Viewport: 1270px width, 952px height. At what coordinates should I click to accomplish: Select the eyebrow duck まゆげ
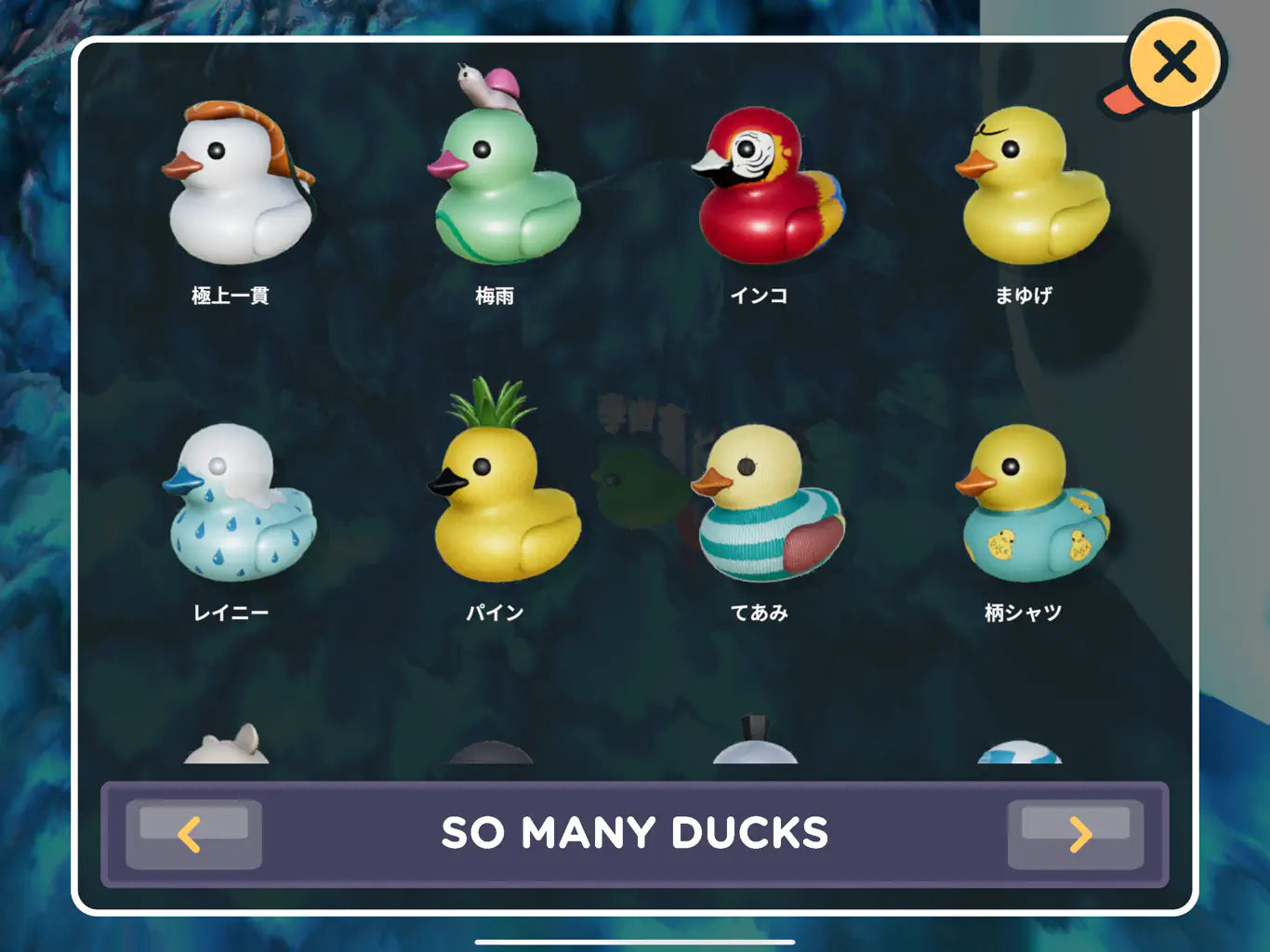click(x=1031, y=186)
